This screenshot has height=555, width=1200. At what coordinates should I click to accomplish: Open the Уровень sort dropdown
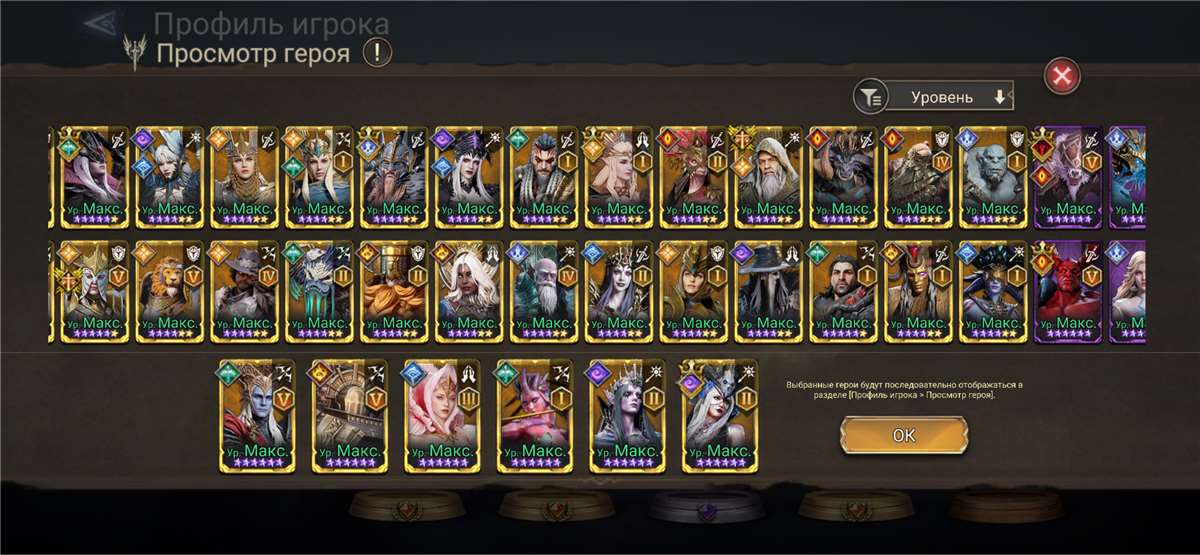click(954, 97)
